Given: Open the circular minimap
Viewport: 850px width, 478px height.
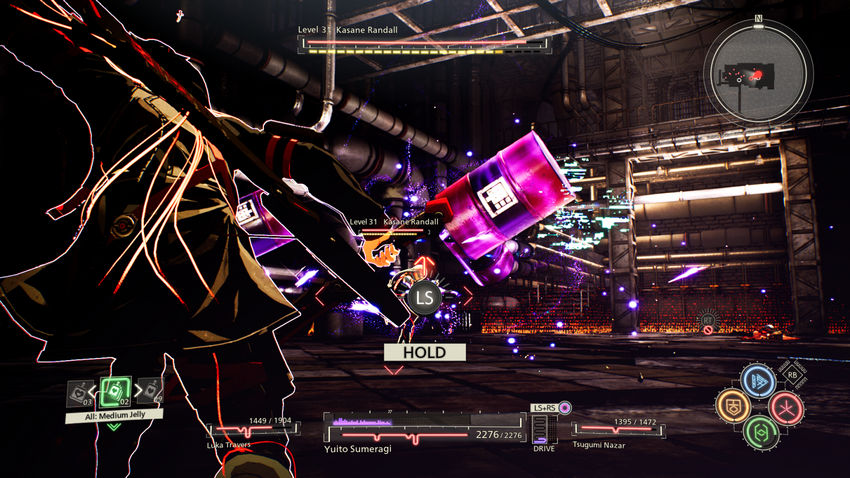Looking at the screenshot, I should 758,71.
